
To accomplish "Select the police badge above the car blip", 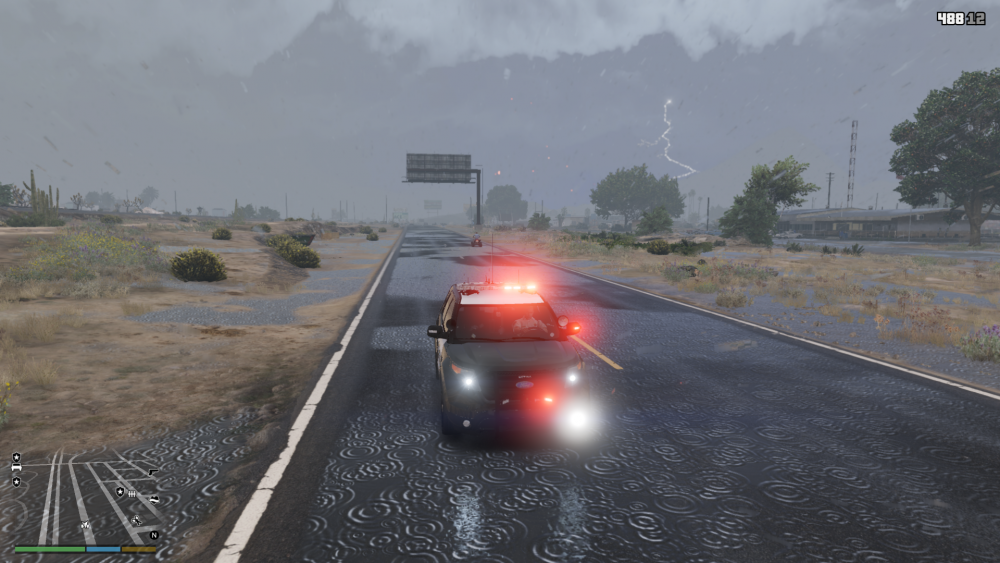I will (16, 457).
